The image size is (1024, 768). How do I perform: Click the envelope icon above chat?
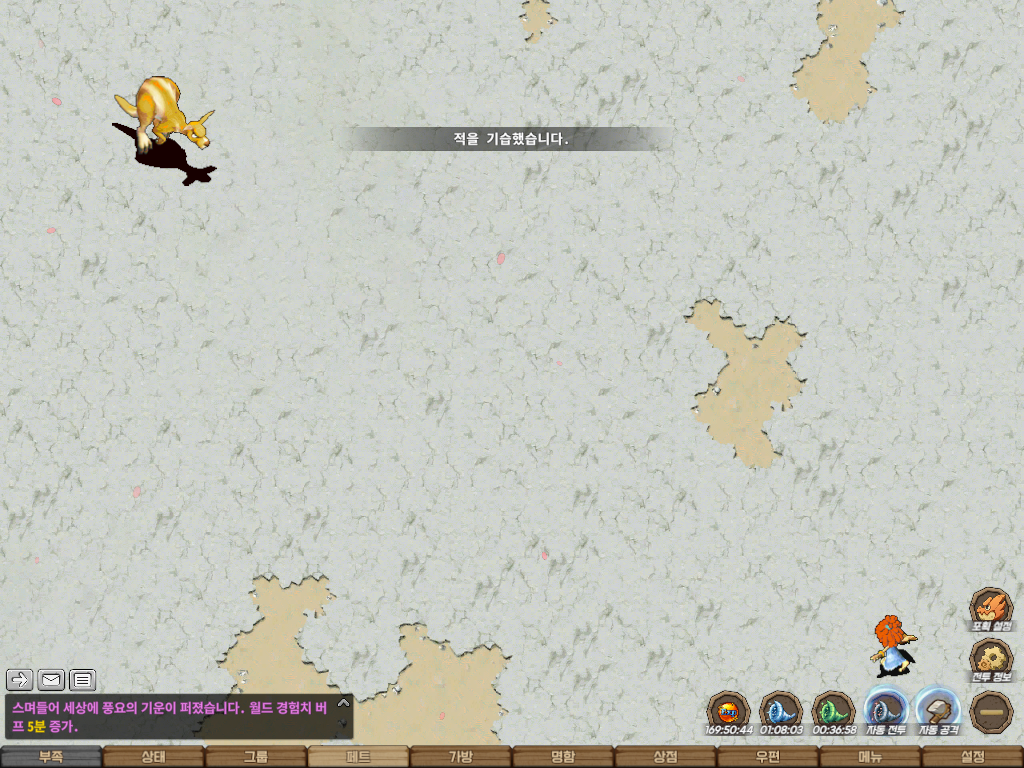pos(51,681)
